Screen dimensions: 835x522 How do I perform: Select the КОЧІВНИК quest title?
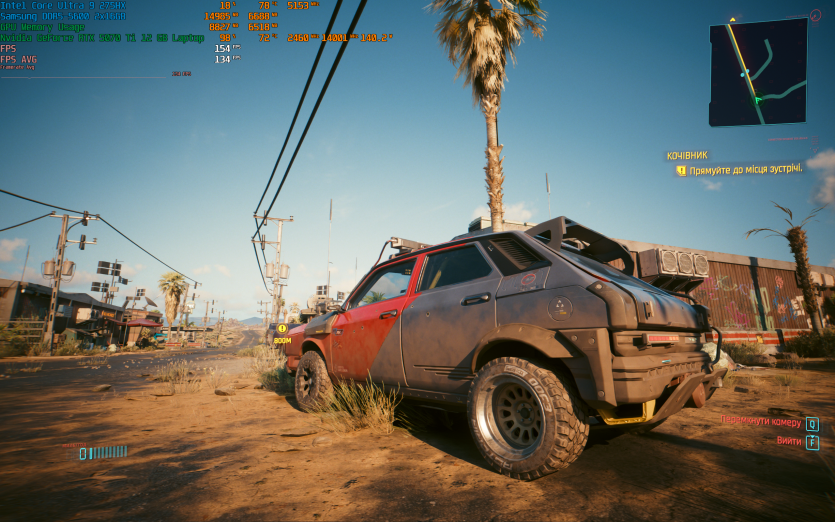pyautogui.click(x=687, y=156)
